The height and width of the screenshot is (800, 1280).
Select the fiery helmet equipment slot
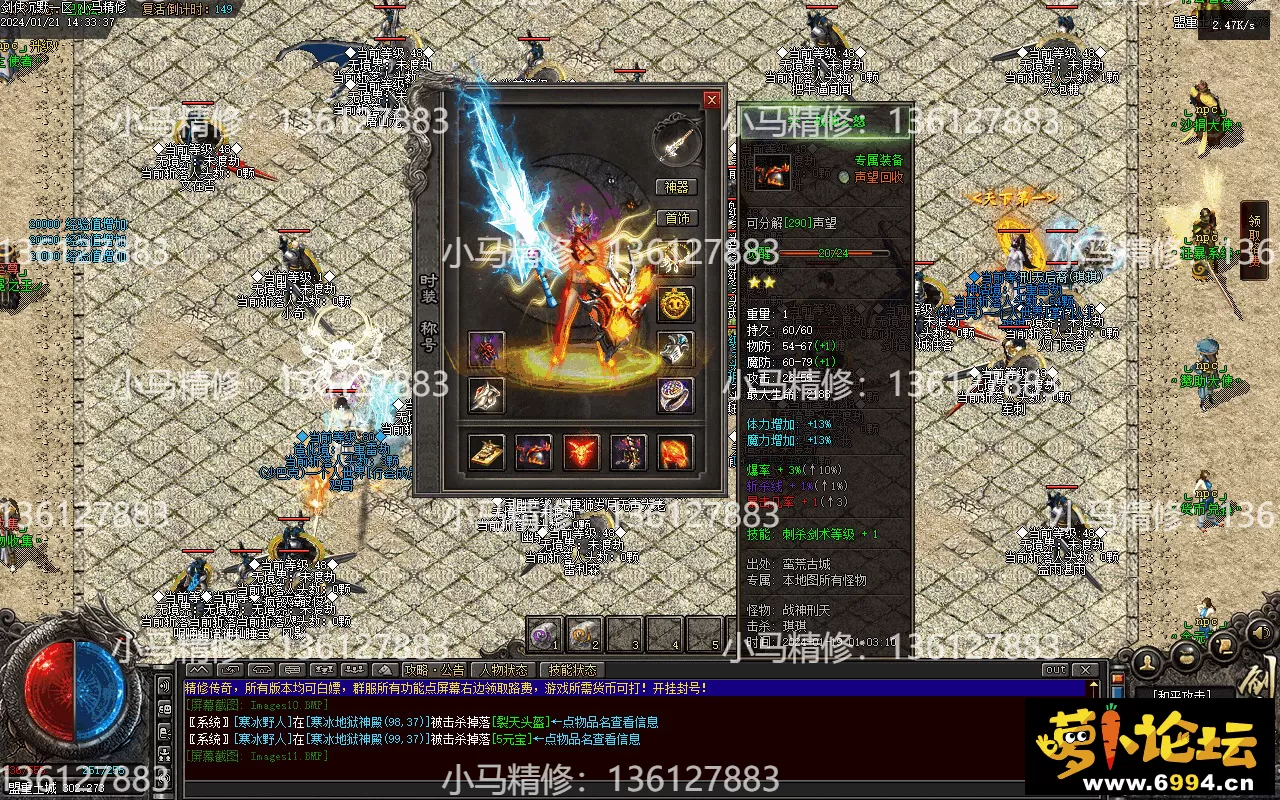pos(533,453)
